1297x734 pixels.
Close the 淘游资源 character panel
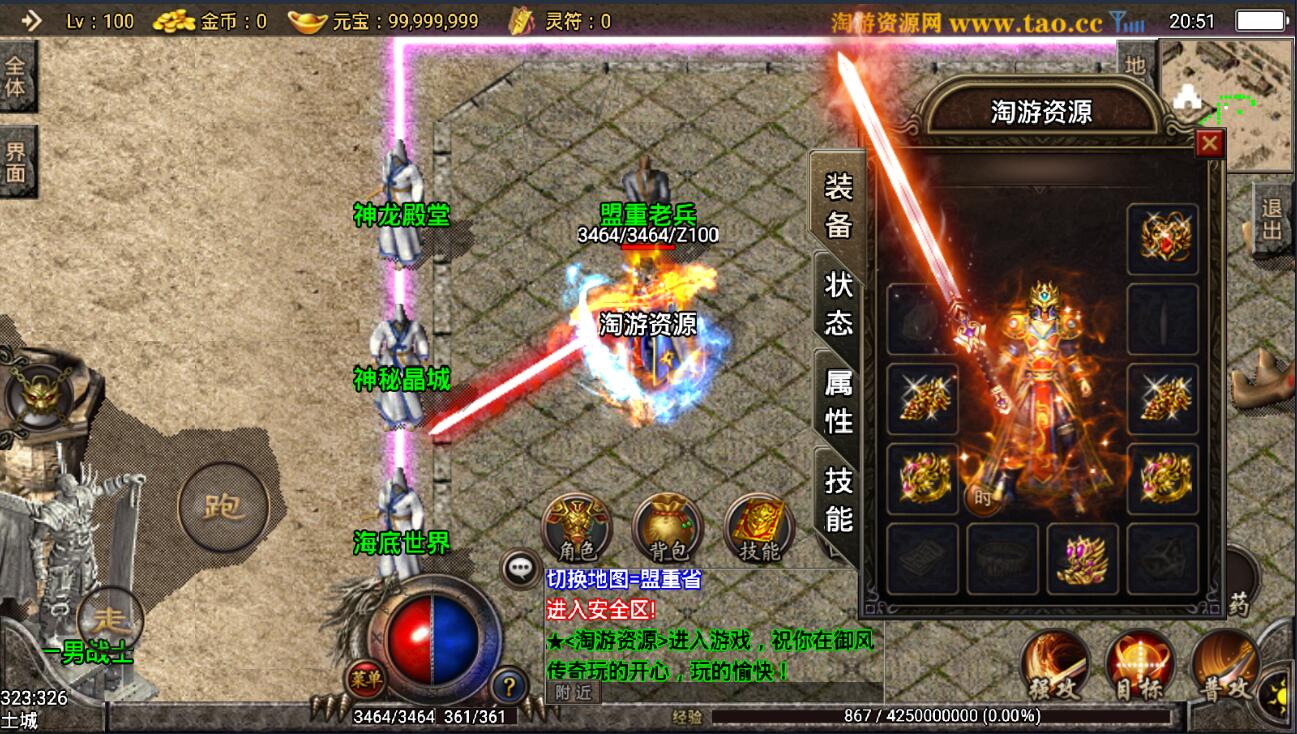1210,144
